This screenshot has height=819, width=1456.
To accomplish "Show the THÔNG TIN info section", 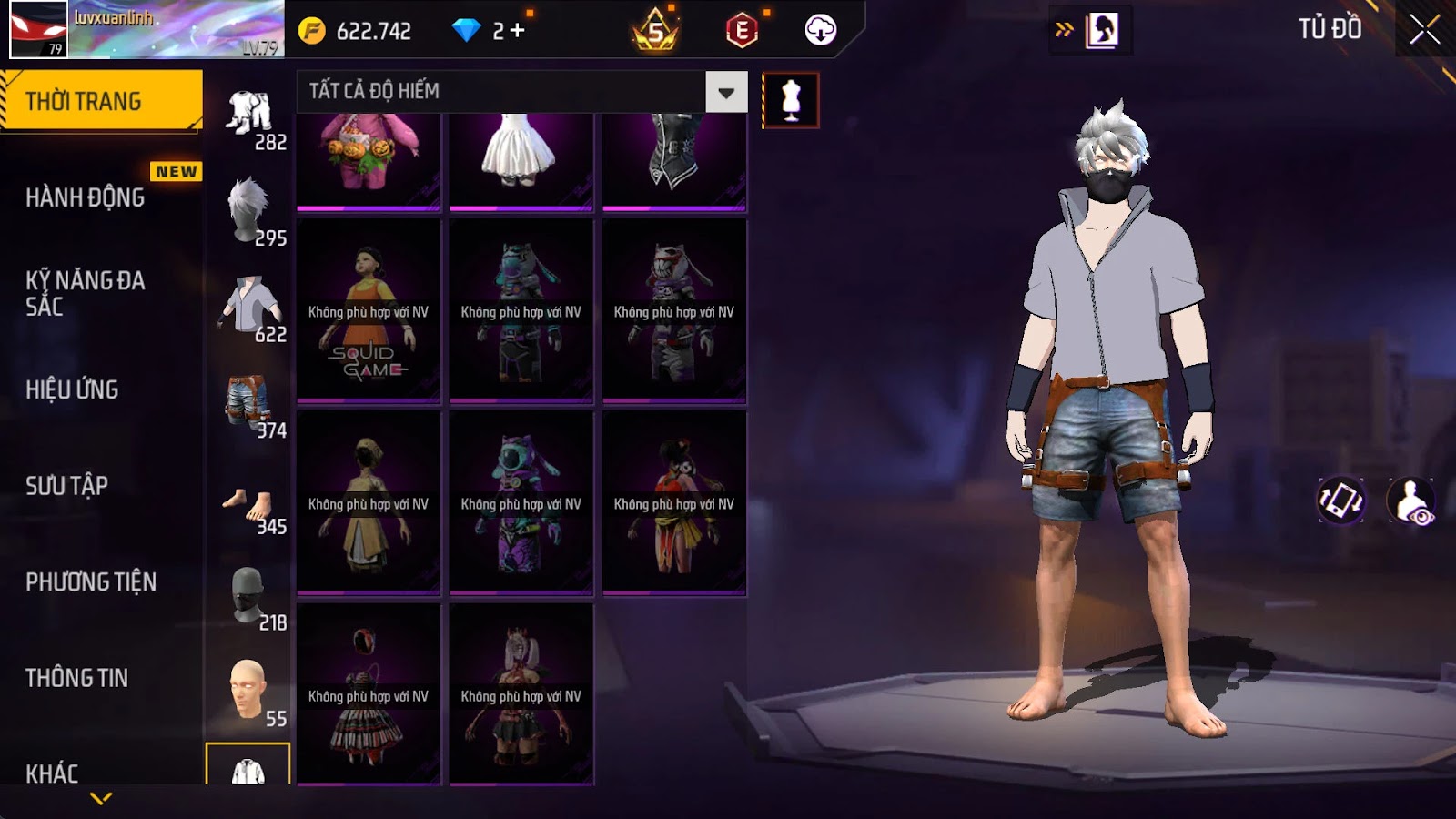I will pyautogui.click(x=76, y=678).
